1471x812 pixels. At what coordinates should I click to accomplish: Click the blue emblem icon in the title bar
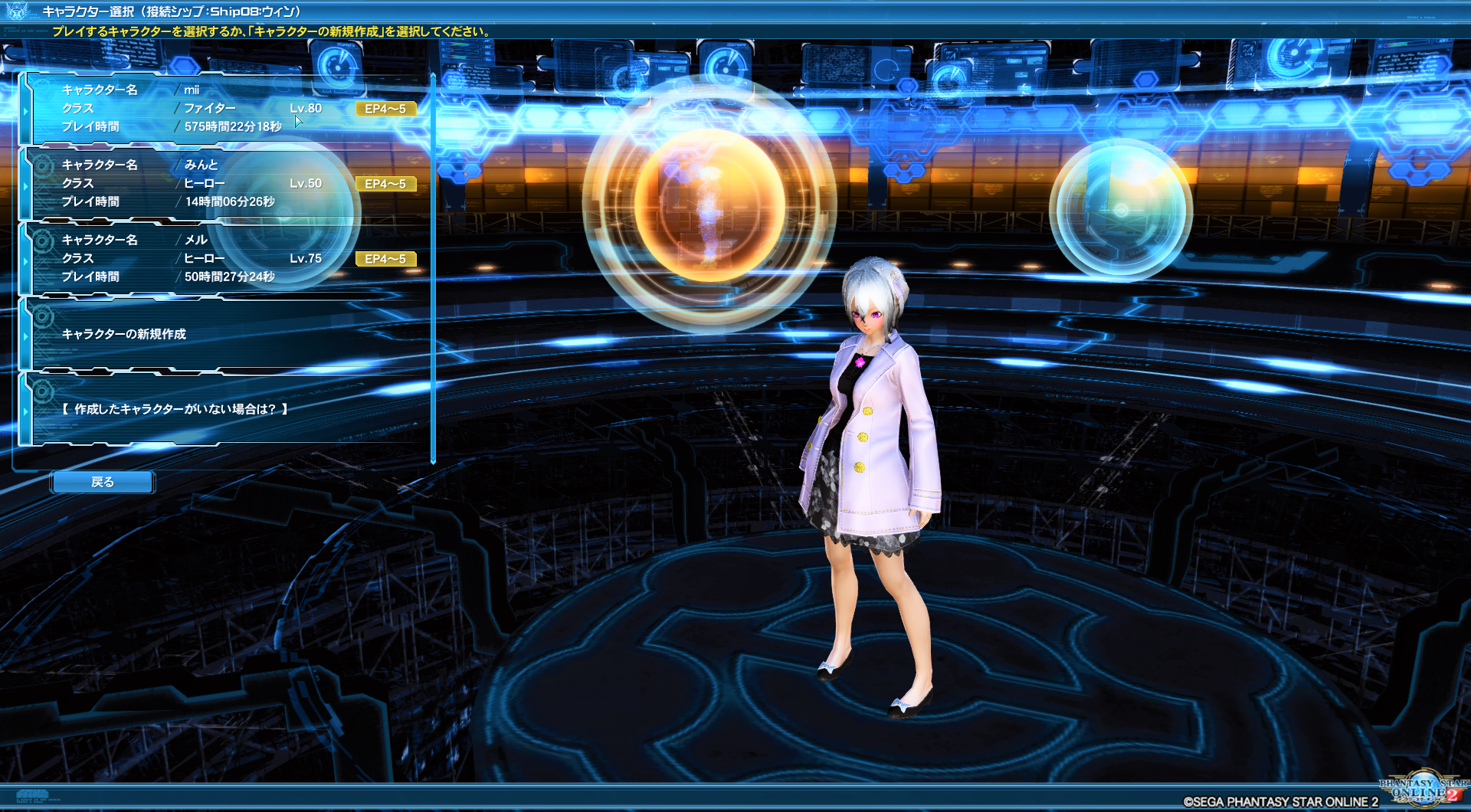click(17, 11)
